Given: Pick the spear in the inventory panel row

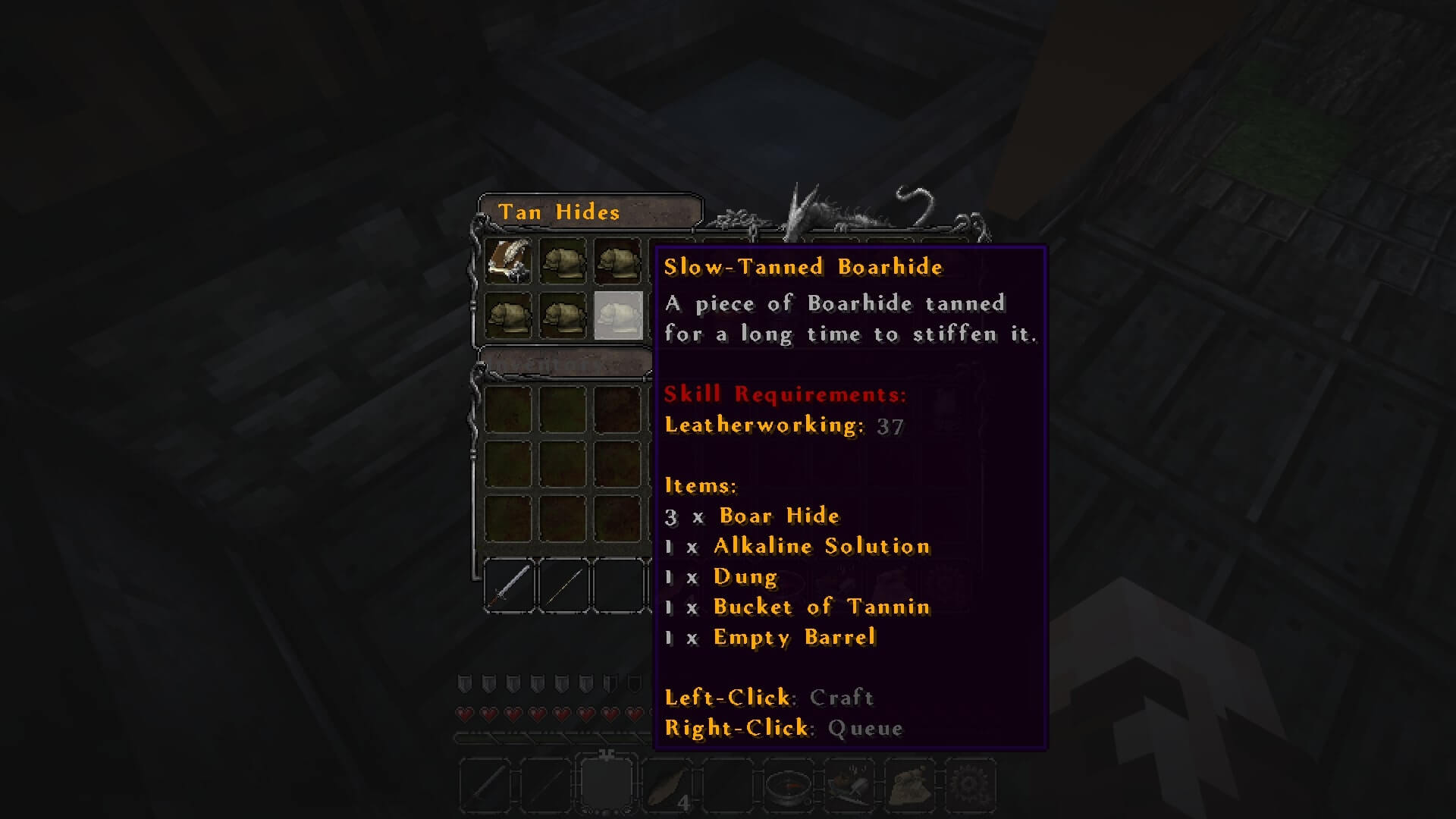Looking at the screenshot, I should (x=563, y=585).
